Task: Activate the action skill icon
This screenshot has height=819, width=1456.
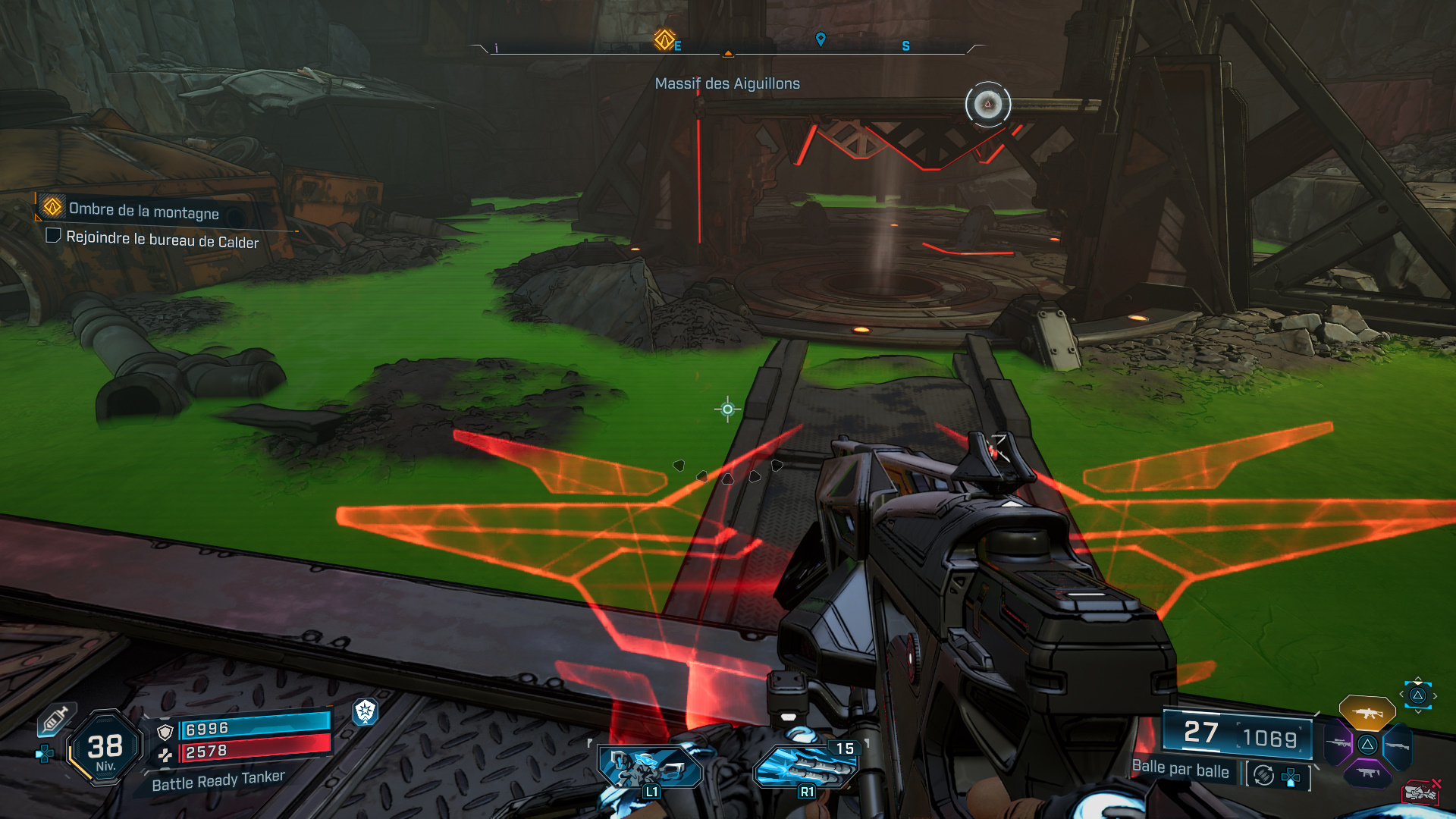Action: 651,768
